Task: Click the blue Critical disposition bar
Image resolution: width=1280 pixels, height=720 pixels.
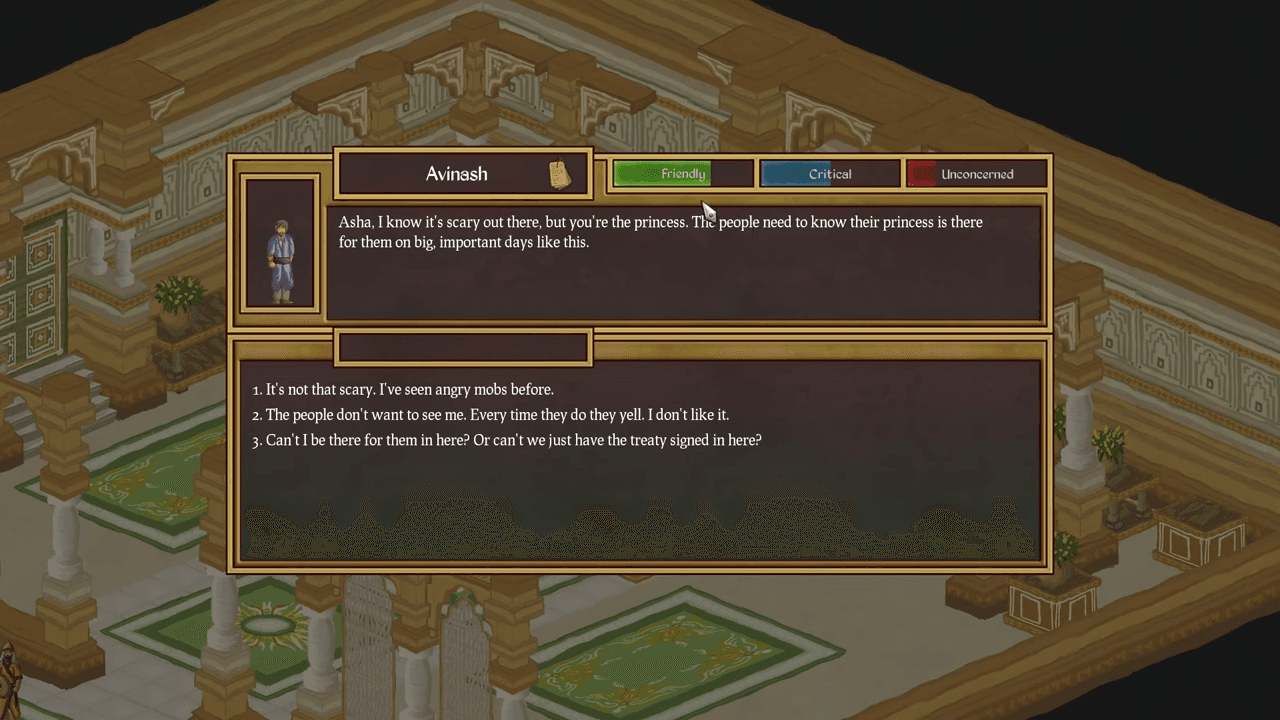Action: (830, 174)
